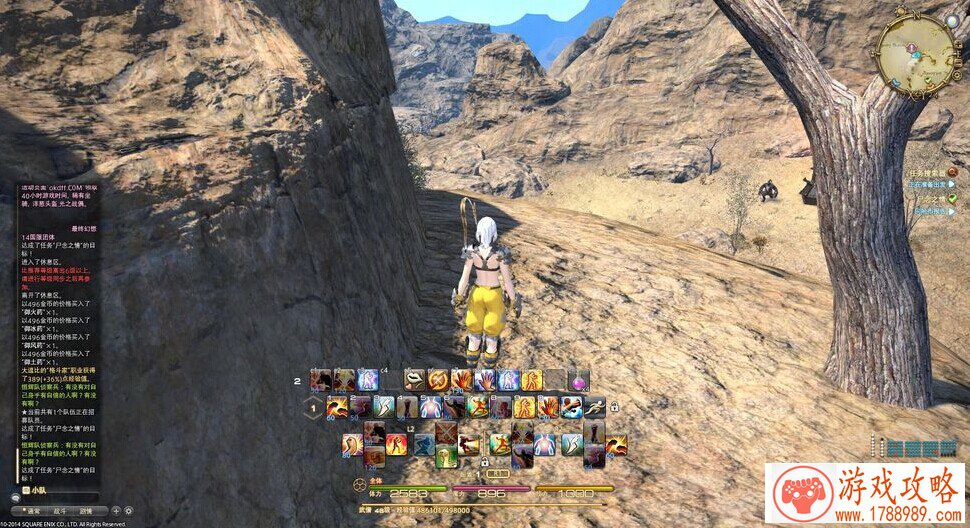Activate the orange crossed-circle ability
Image resolution: width=970 pixels, height=528 pixels.
(438, 380)
